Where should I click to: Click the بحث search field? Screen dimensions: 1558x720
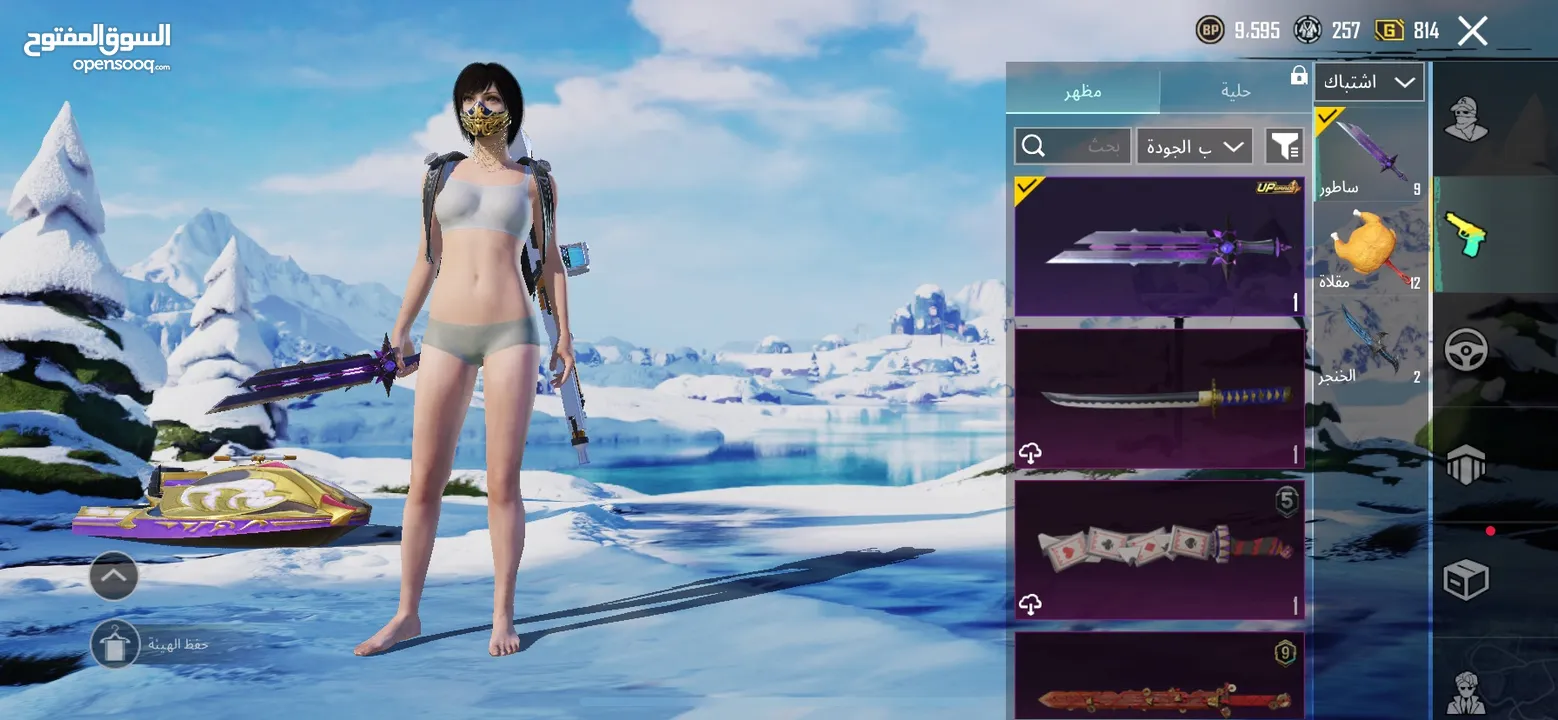[x=1073, y=147]
